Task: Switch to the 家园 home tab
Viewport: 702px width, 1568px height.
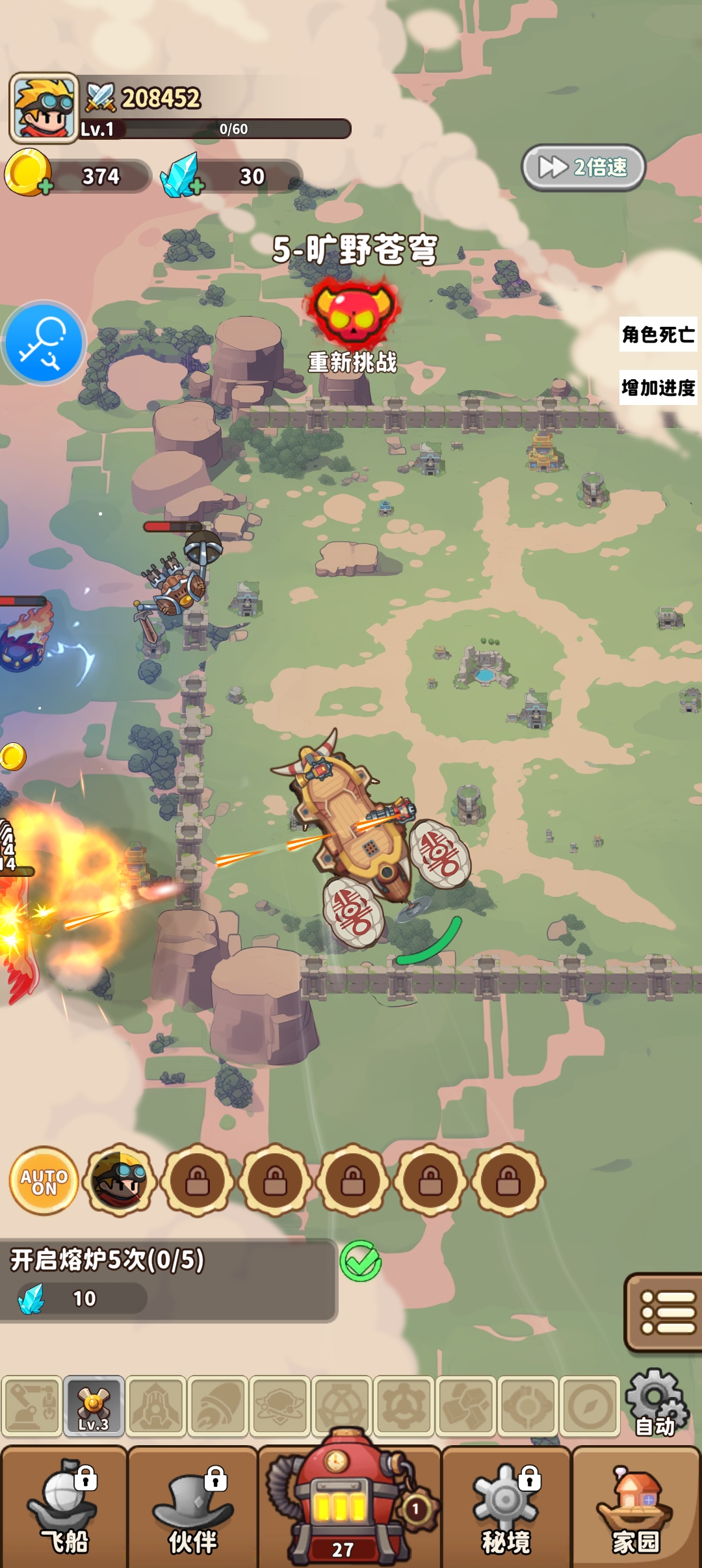Action: [636, 1509]
